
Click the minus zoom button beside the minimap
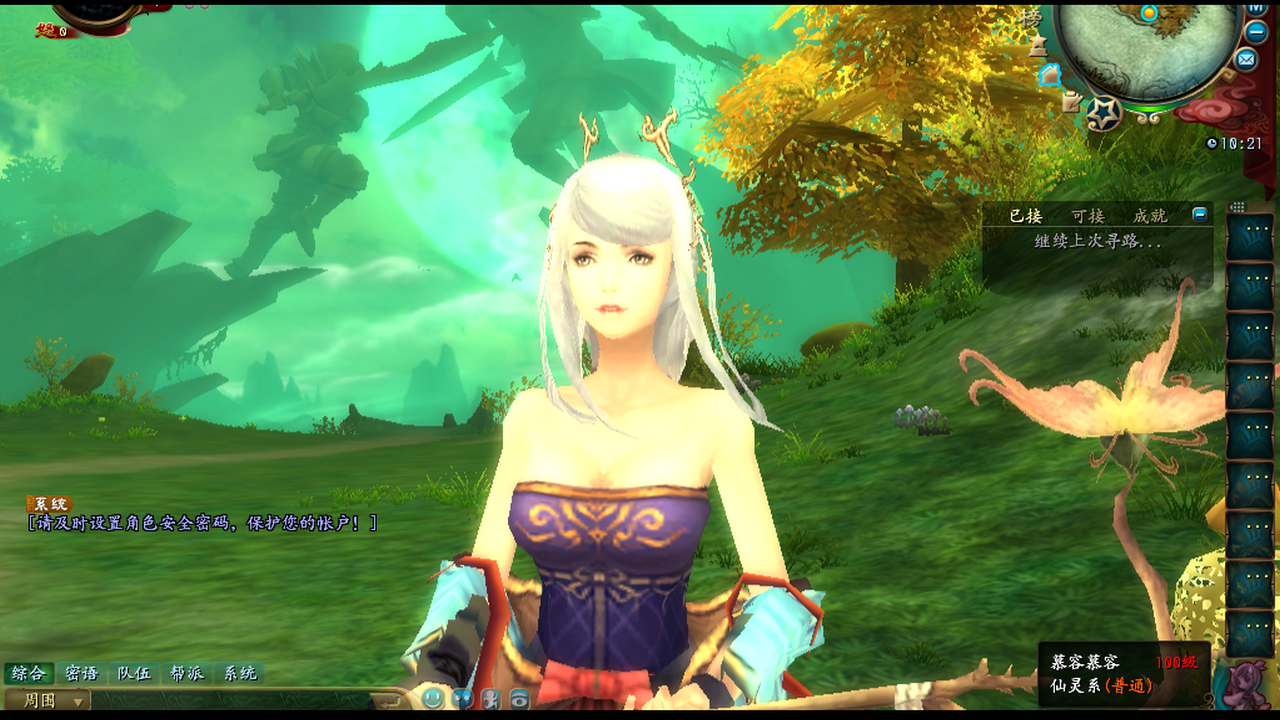(1257, 31)
